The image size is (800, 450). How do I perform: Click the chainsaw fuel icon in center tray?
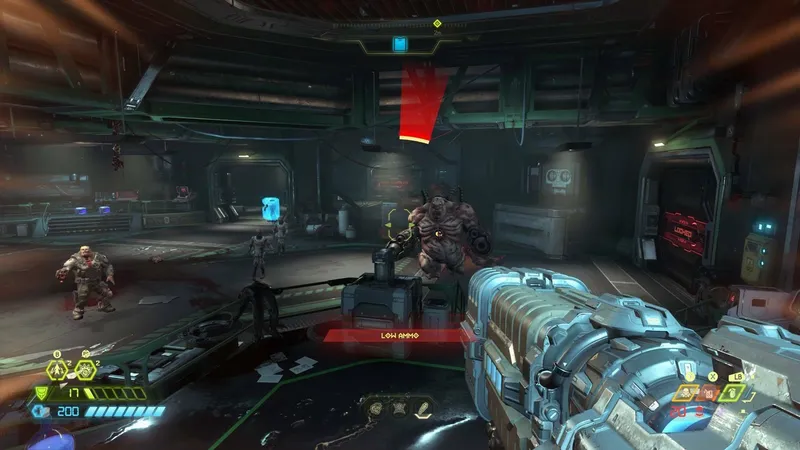click(x=423, y=407)
